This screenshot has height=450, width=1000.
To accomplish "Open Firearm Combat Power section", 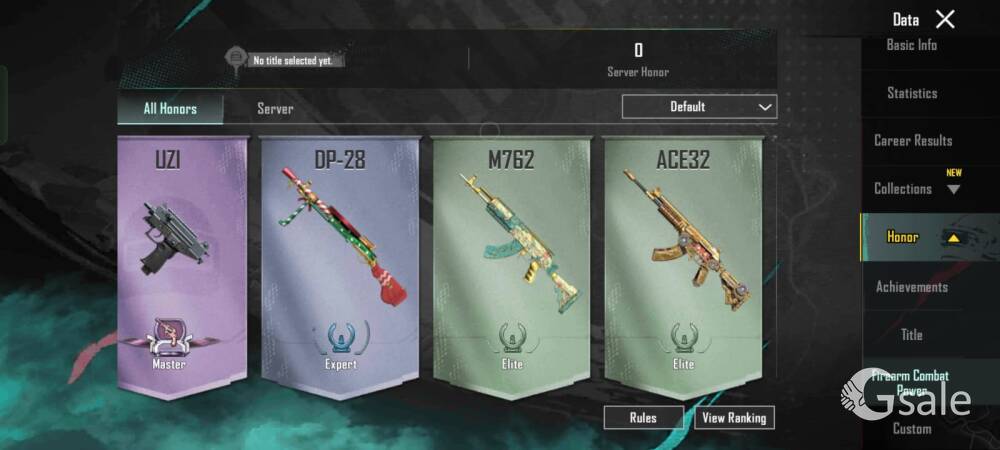I will tap(910, 382).
